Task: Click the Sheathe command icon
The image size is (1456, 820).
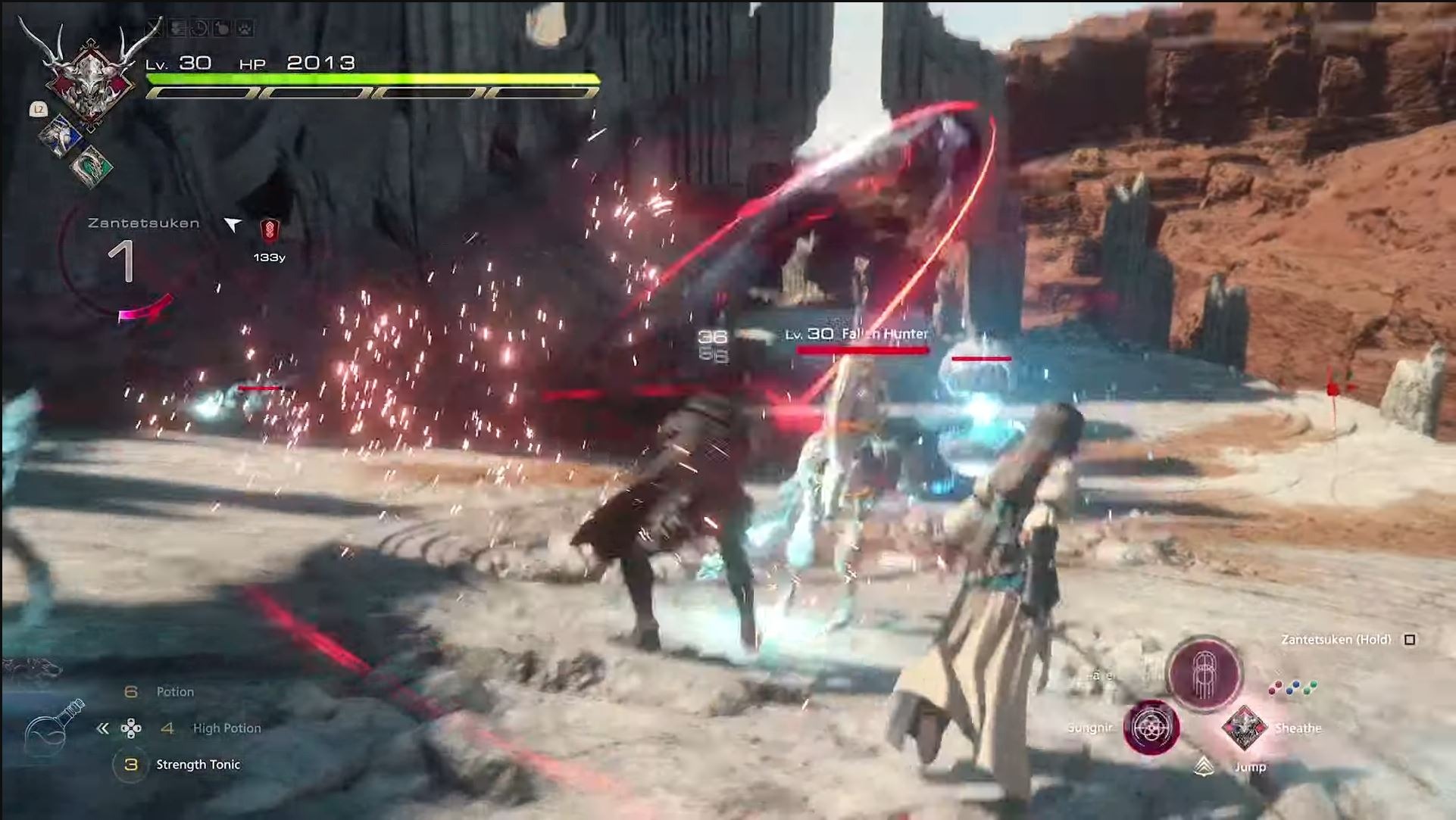Action: (x=1244, y=728)
